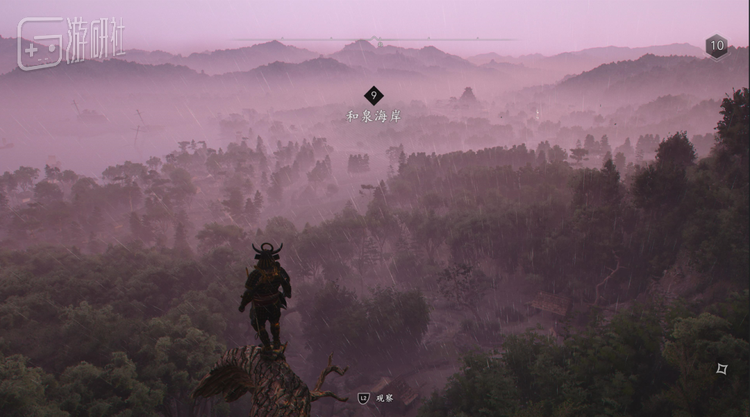This screenshot has width=750, height=417.
Task: Select the shuriken tool icon
Action: tap(721, 369)
